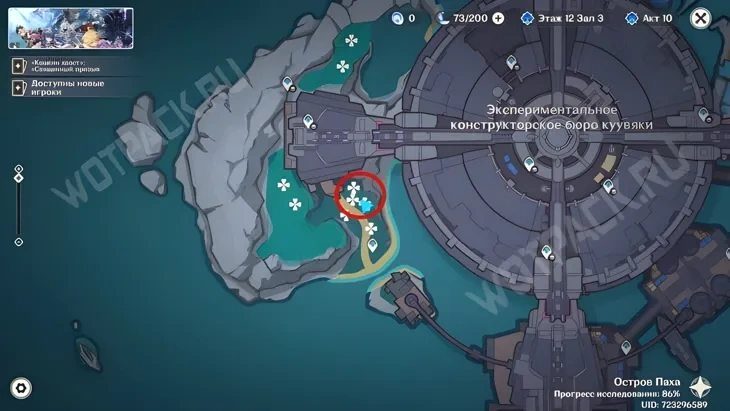
Task: Zoom out using the slider's bottom button
Action: [x=19, y=242]
